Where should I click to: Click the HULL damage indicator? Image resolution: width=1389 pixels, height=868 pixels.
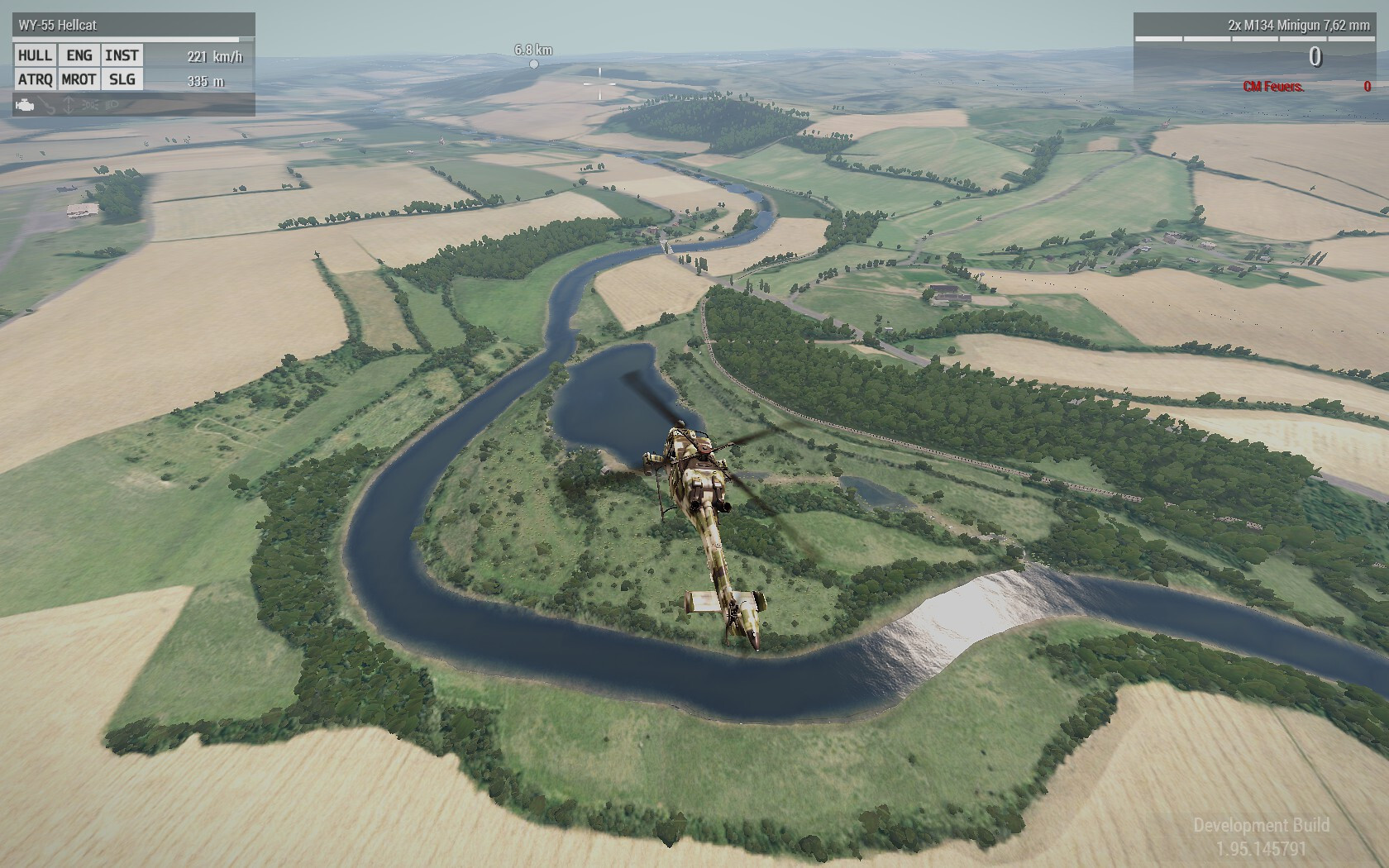(x=35, y=55)
